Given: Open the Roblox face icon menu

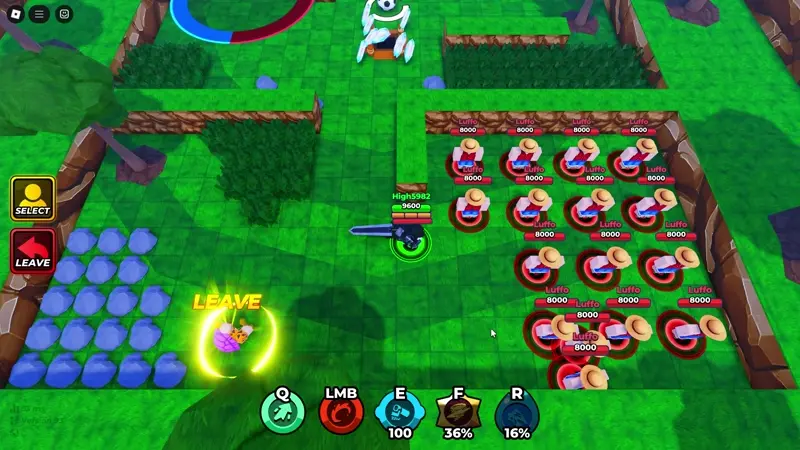Looking at the screenshot, I should [65, 14].
